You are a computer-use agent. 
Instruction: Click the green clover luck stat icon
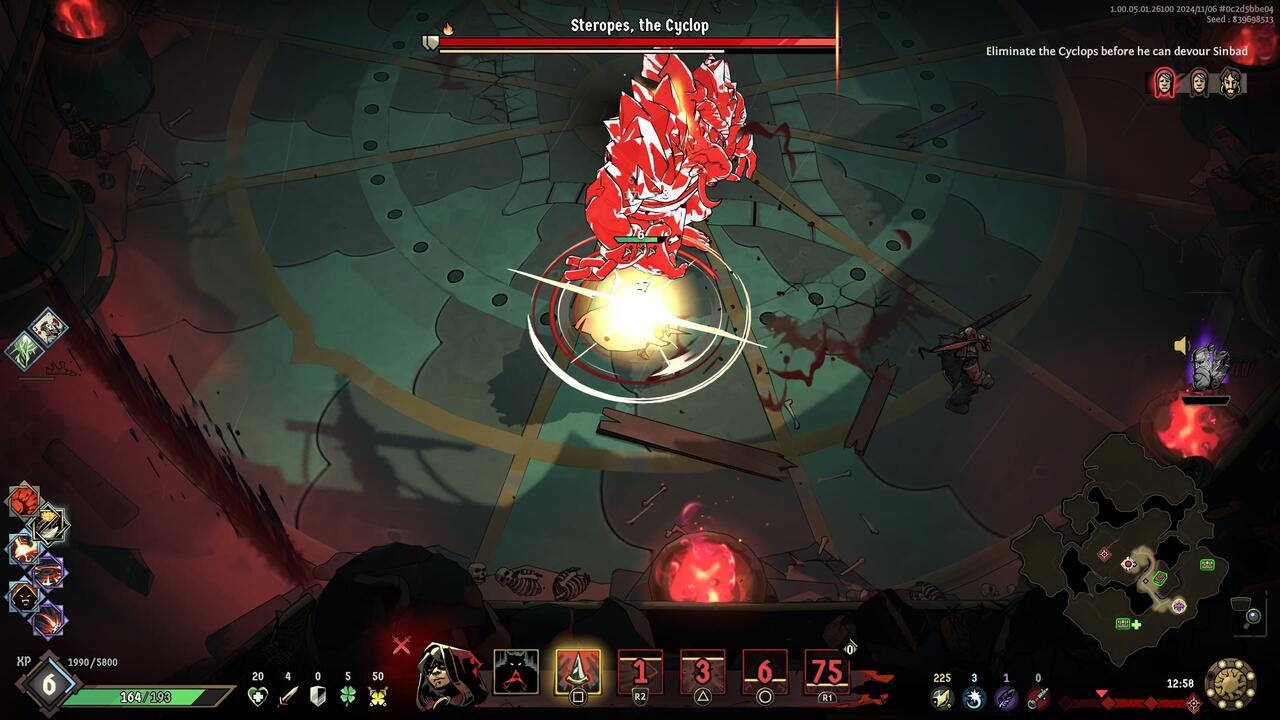click(348, 696)
